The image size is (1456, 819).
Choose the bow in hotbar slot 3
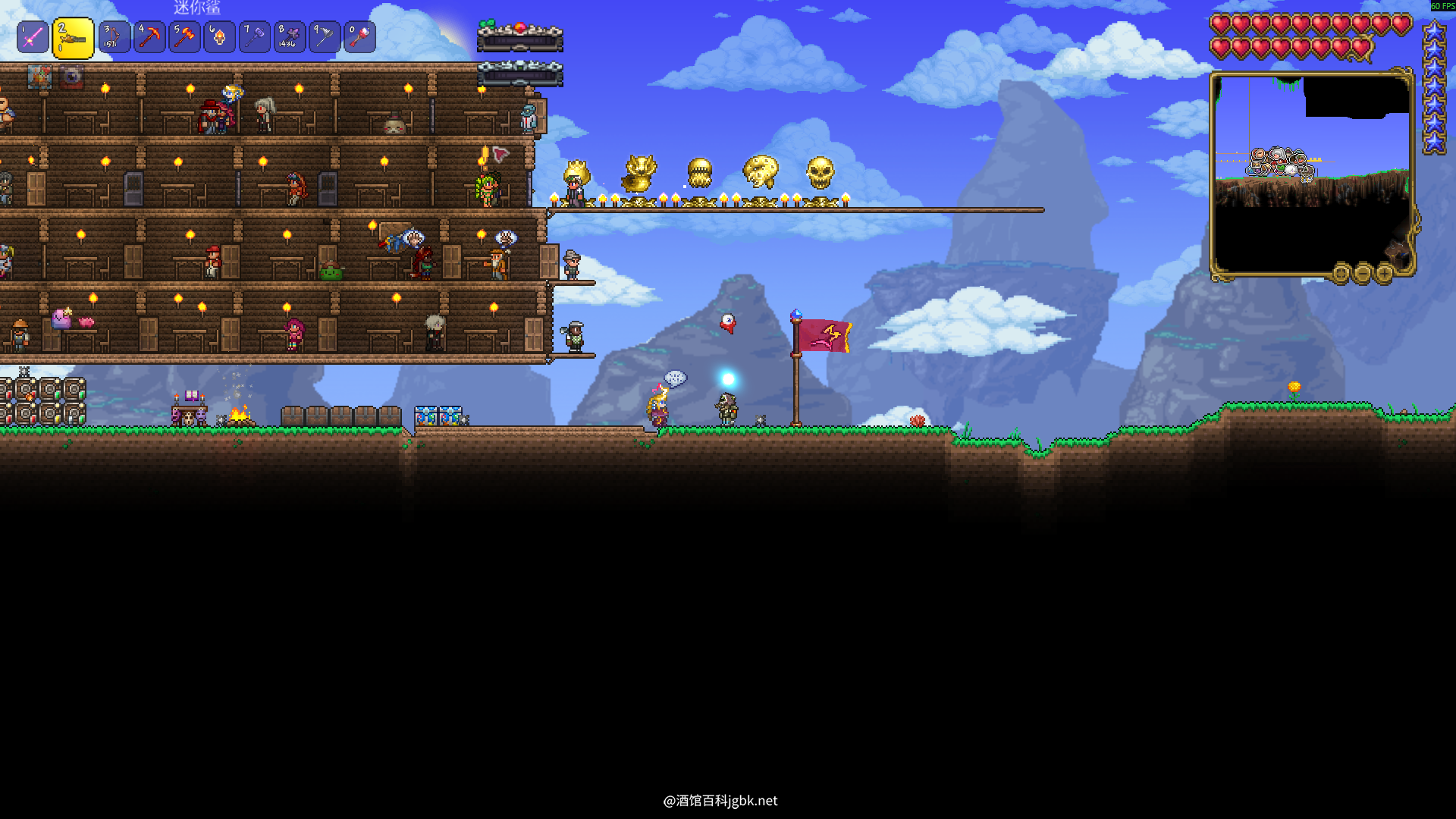click(x=114, y=37)
